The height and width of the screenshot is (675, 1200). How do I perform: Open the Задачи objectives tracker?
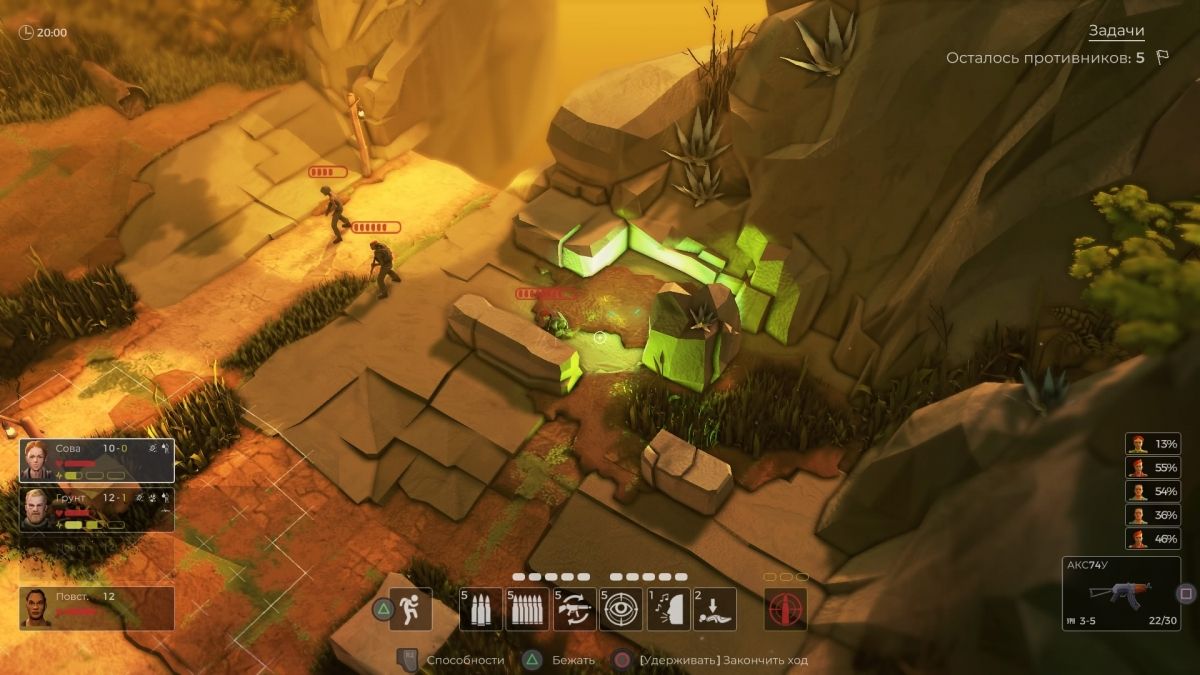point(1115,32)
